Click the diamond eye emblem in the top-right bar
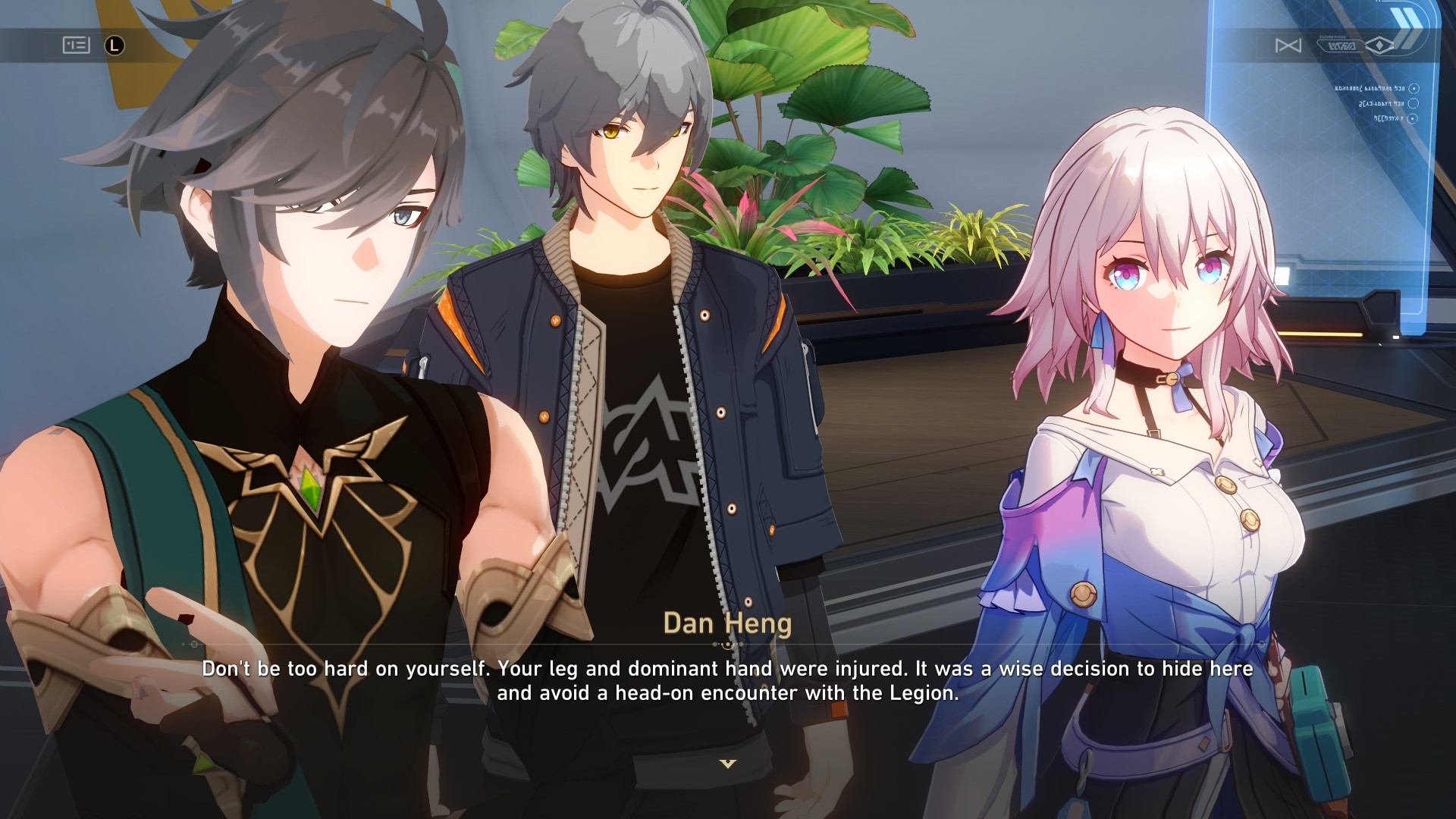This screenshot has height=819, width=1456. [x=1379, y=45]
